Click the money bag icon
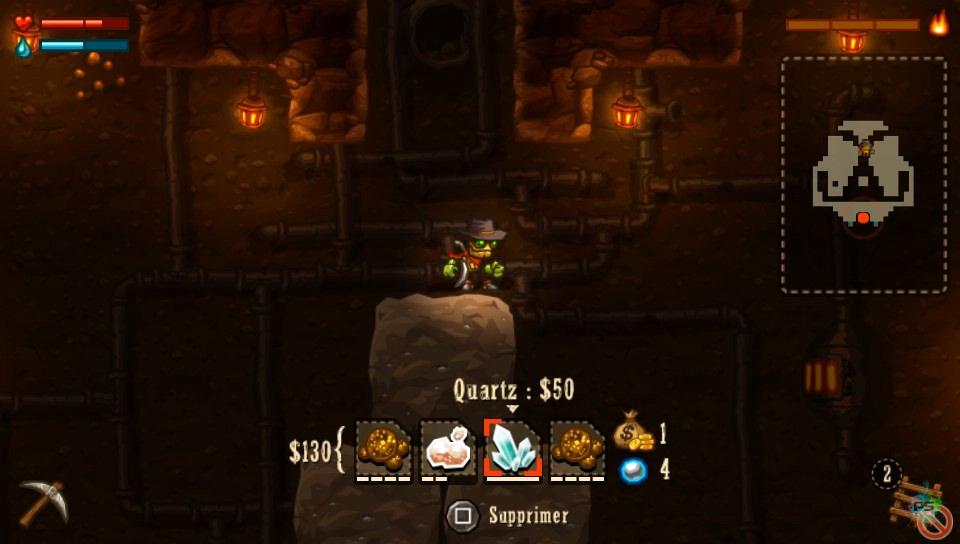Viewport: 960px width, 544px height. (633, 432)
